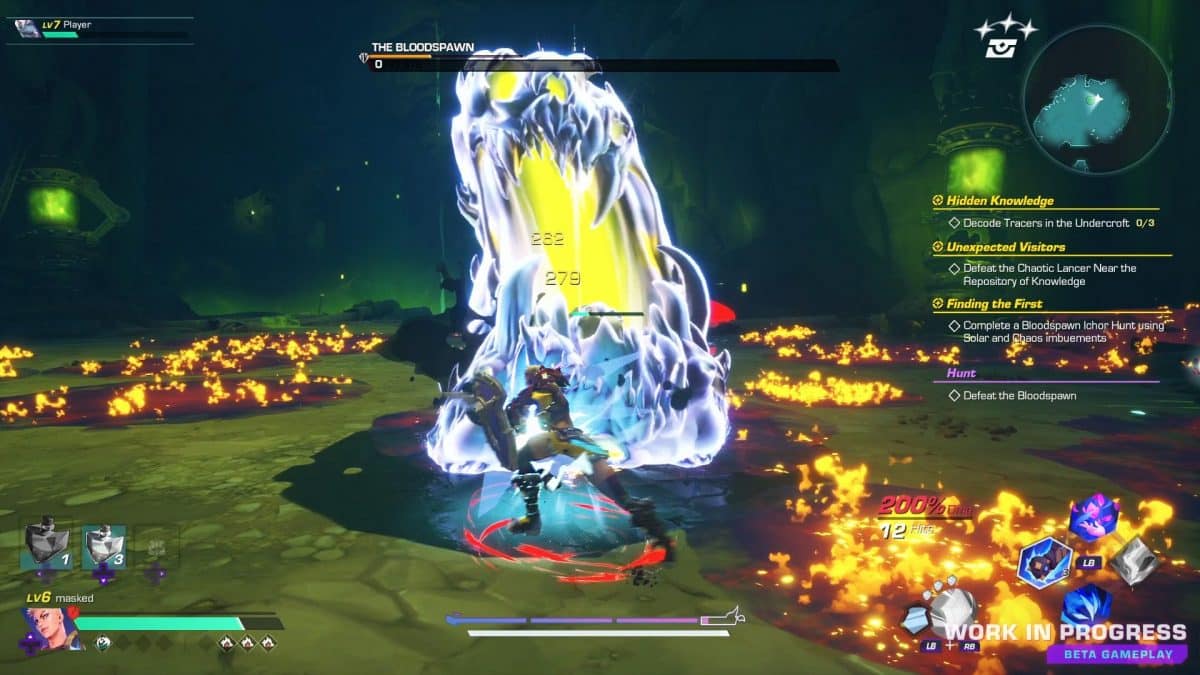
Task: Use the potion slot showing count 3
Action: point(103,546)
